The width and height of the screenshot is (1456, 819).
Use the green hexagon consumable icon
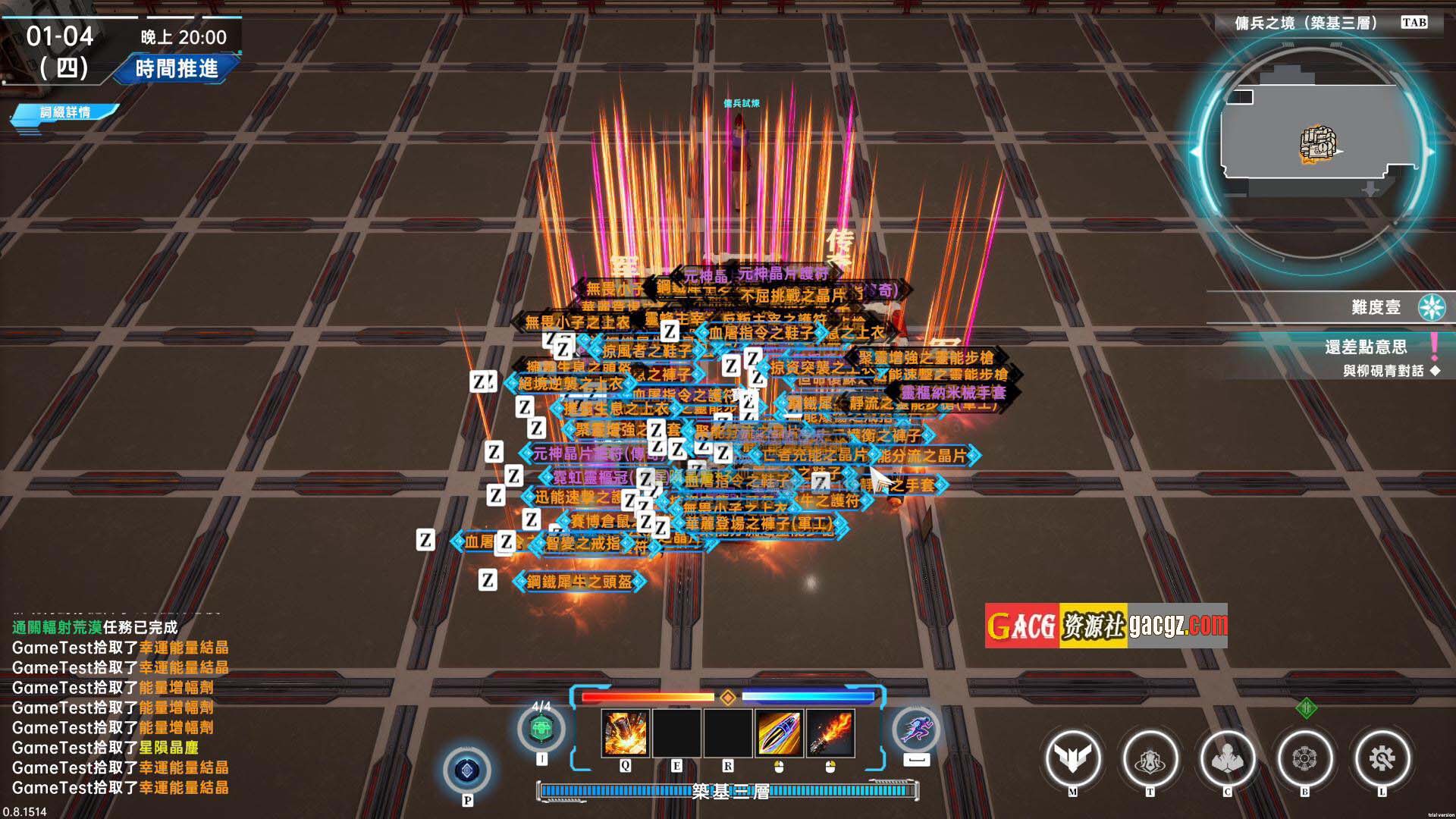(541, 730)
